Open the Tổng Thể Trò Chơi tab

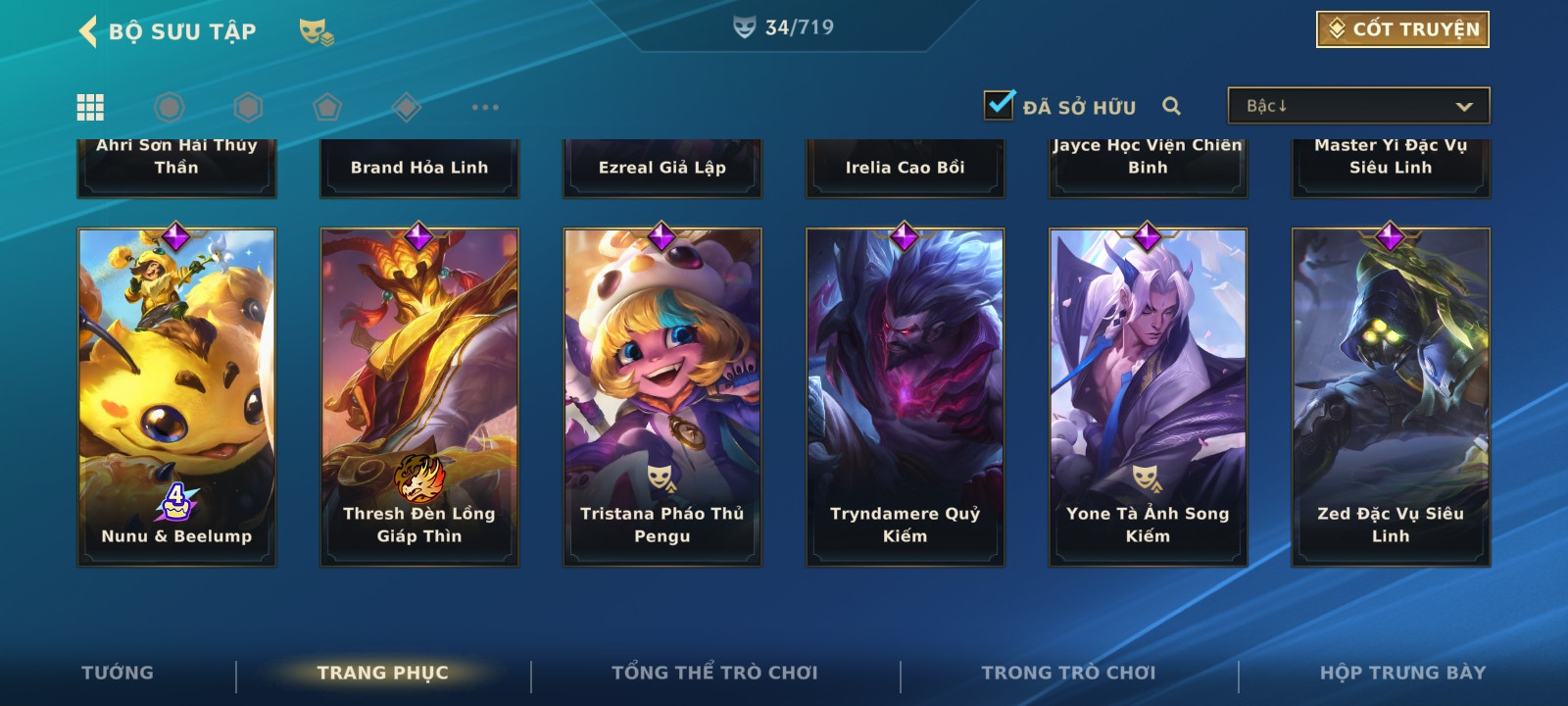(x=714, y=673)
